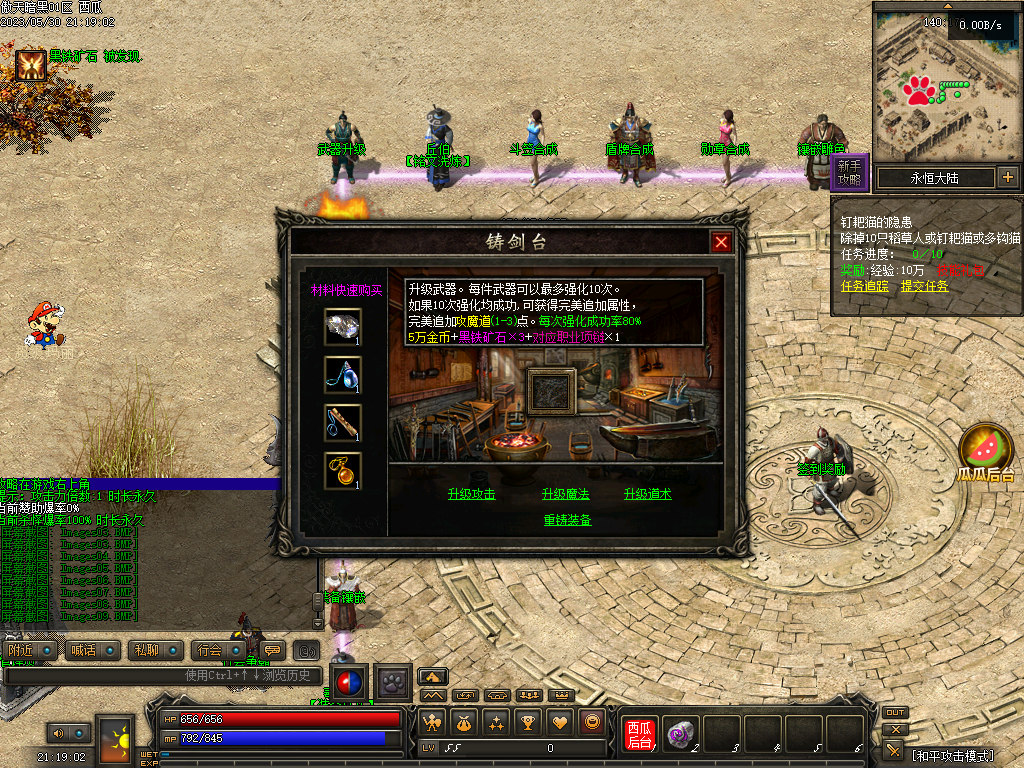Close the 铸剑台 forge window
The width and height of the screenshot is (1024, 768).
coord(721,242)
